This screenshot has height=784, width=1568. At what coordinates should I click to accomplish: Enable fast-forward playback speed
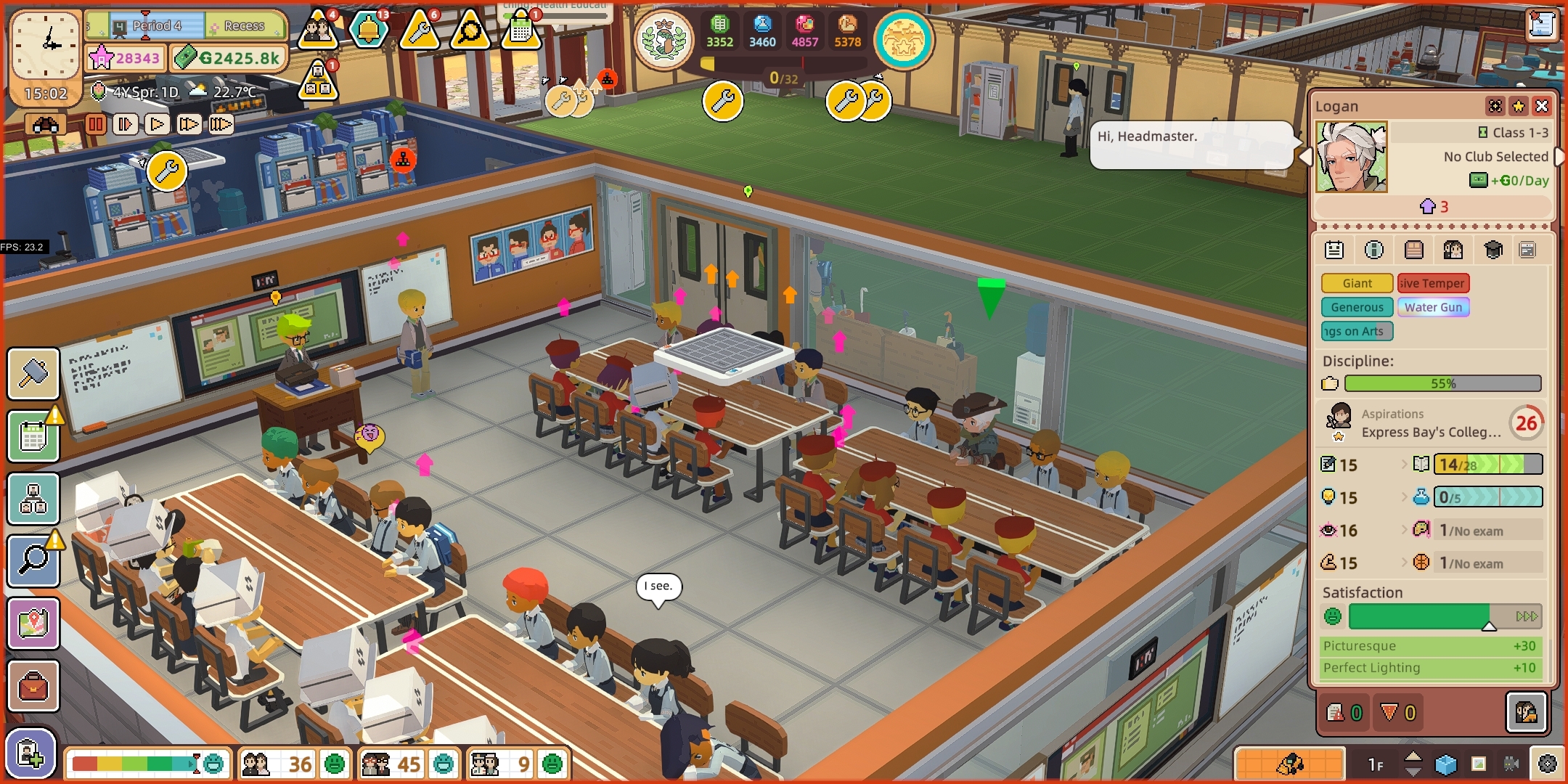(189, 124)
